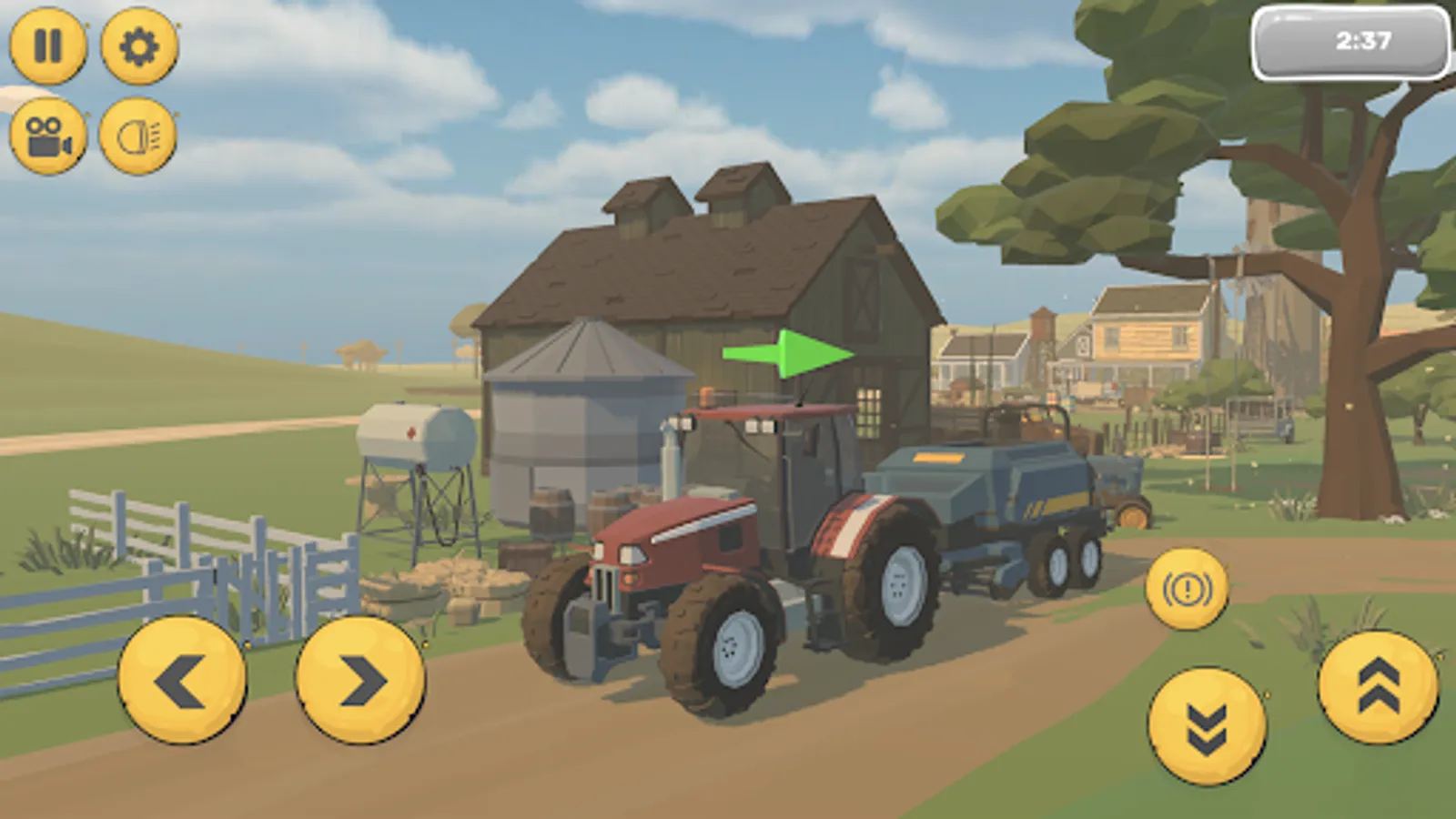Tap the upward chevrons to drive forward
This screenshot has height=819, width=1456.
pos(1377,693)
